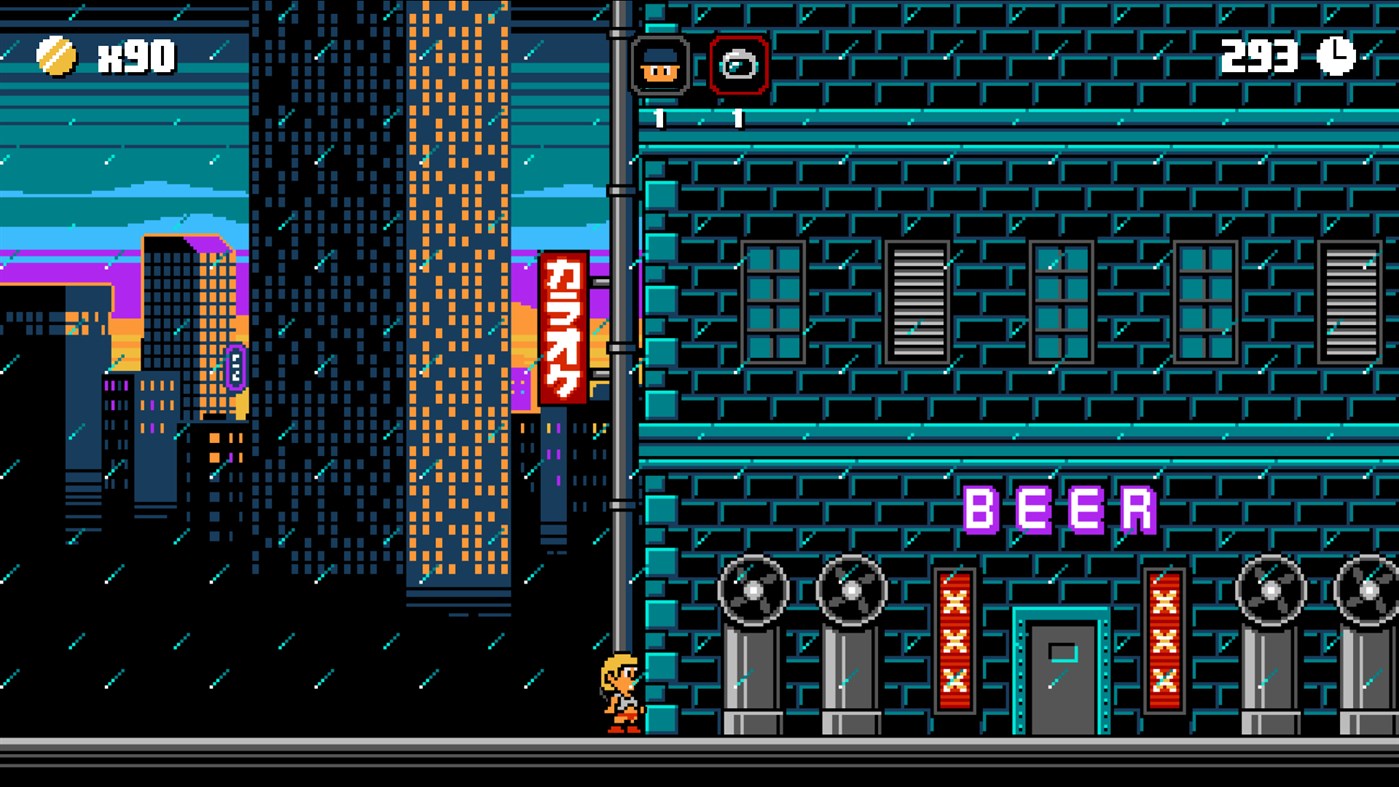Click the clock icon next to the timer
Screen dimensions: 1399x787
(x=1337, y=55)
